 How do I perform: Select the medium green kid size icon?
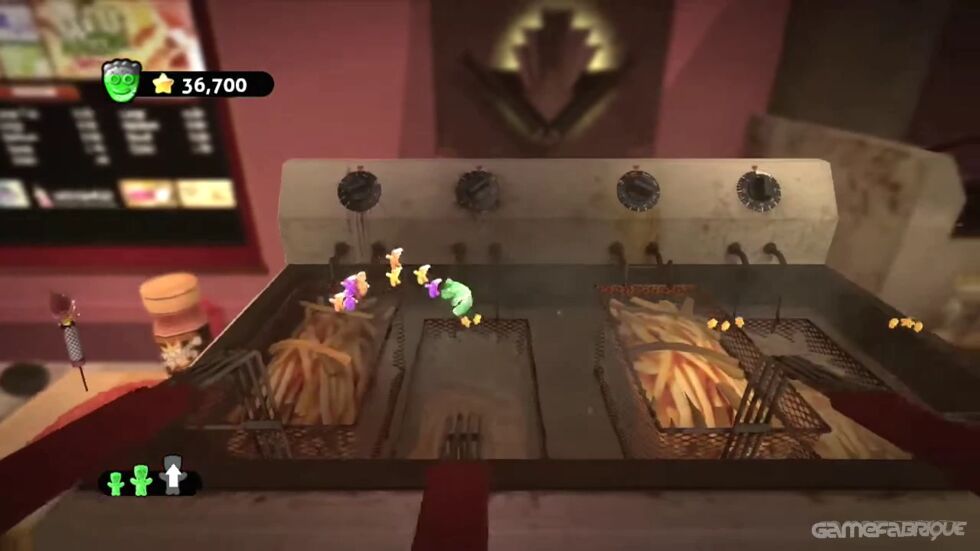(x=141, y=481)
